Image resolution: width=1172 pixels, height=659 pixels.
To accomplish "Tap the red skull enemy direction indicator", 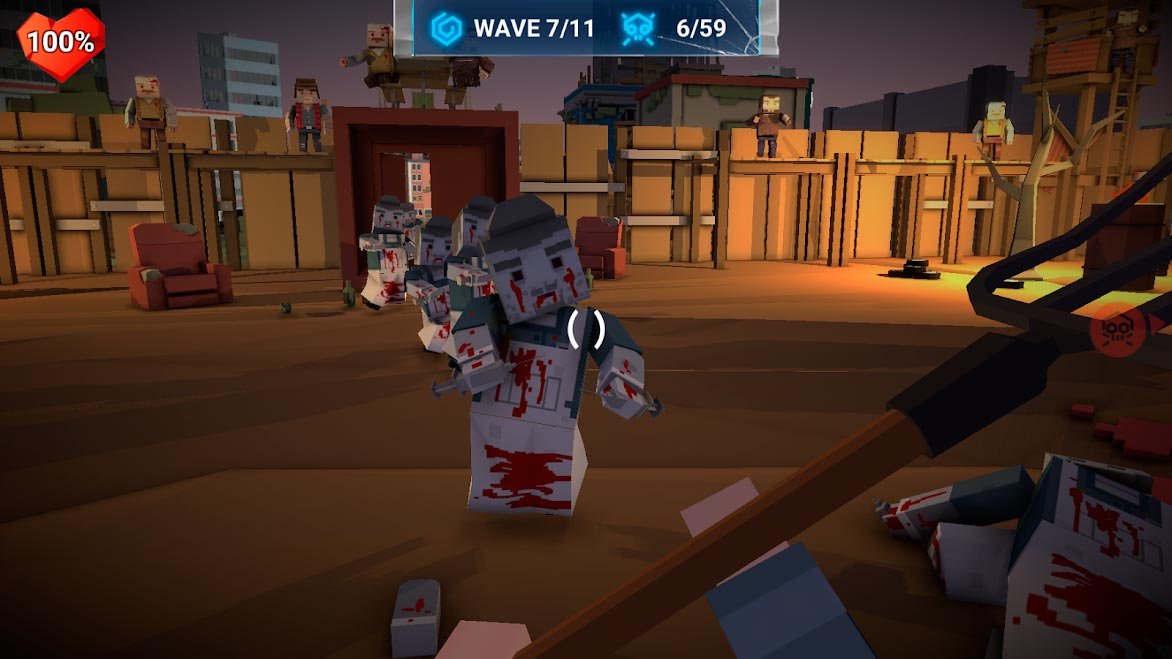I will click(1119, 331).
